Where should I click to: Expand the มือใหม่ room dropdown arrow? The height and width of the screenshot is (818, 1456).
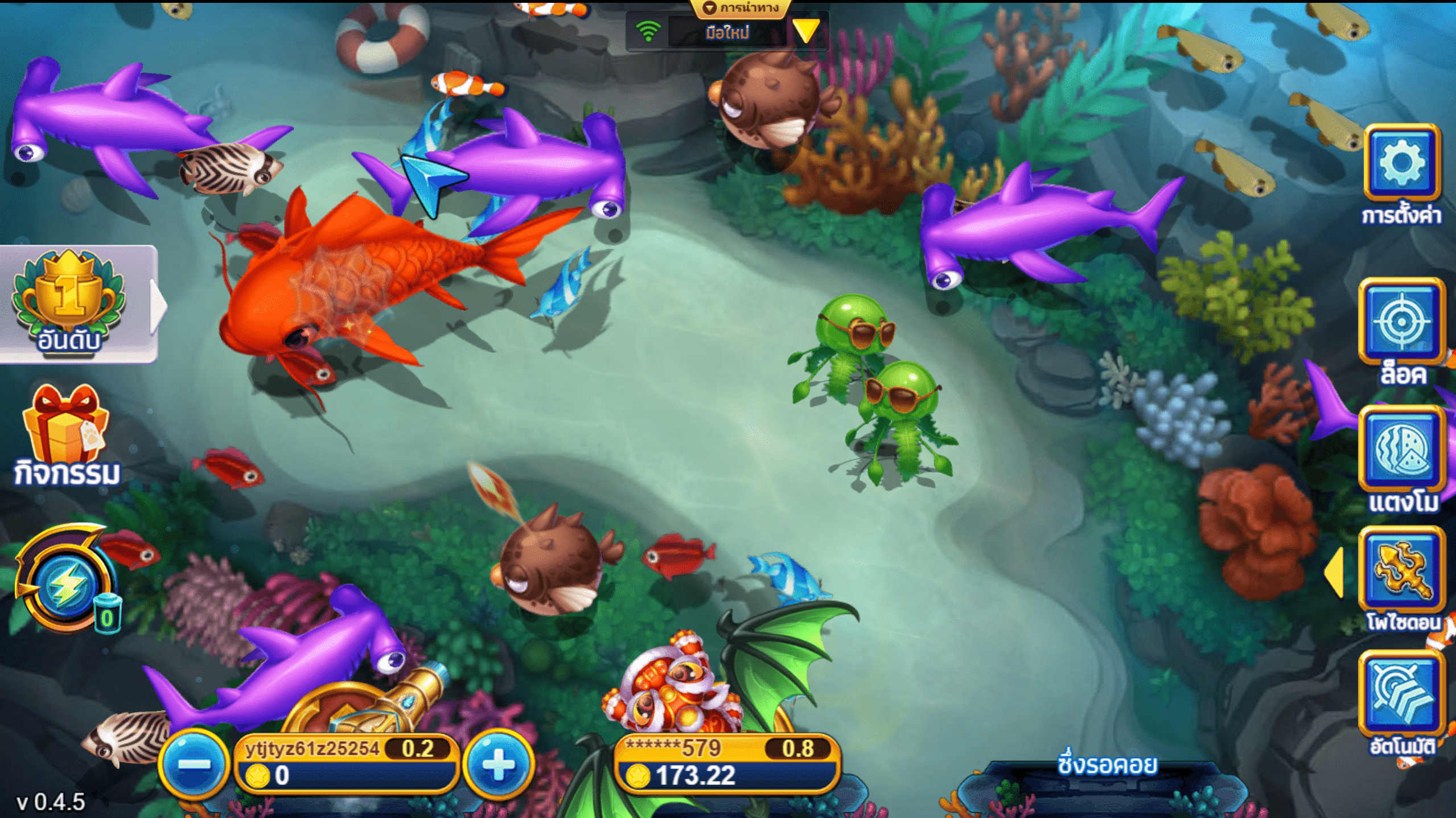[806, 31]
